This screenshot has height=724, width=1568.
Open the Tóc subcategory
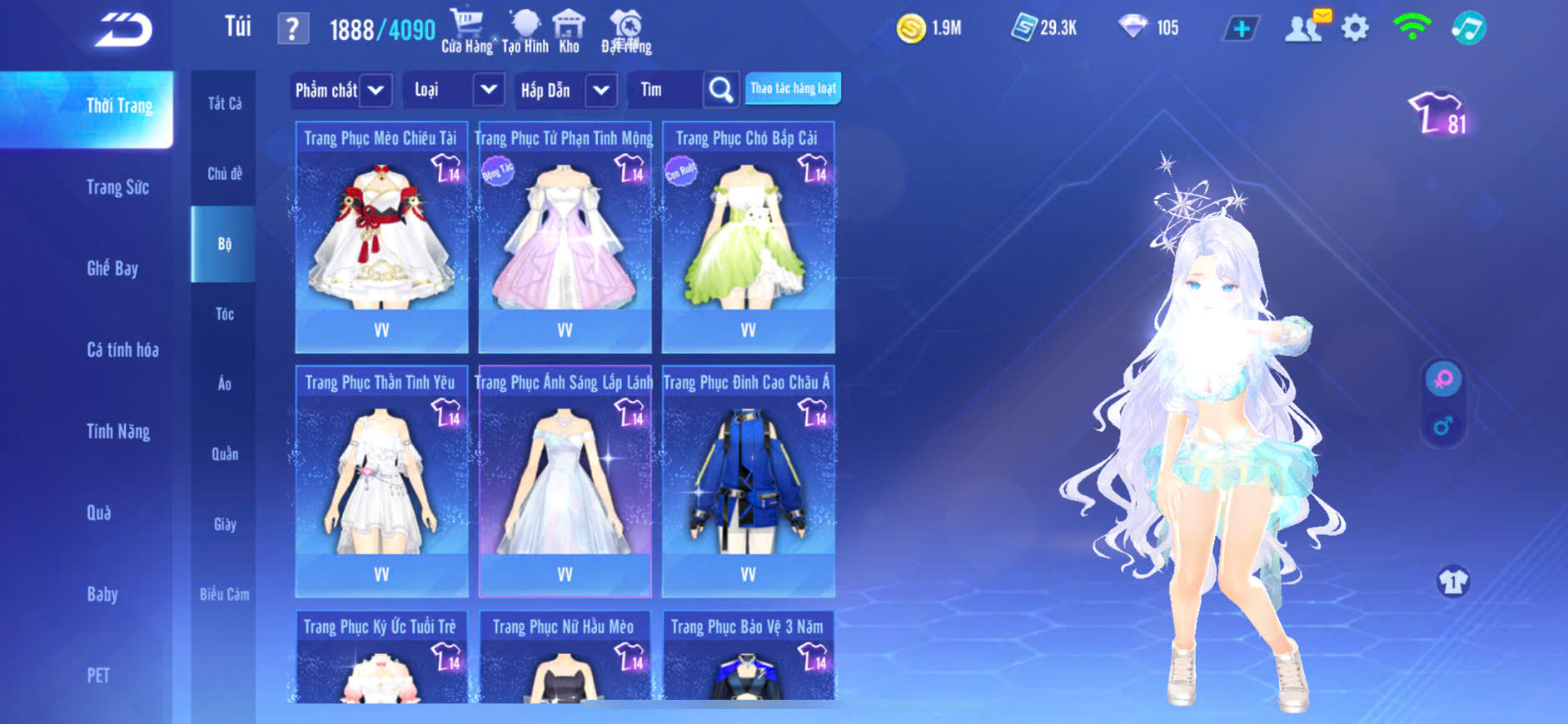point(224,314)
